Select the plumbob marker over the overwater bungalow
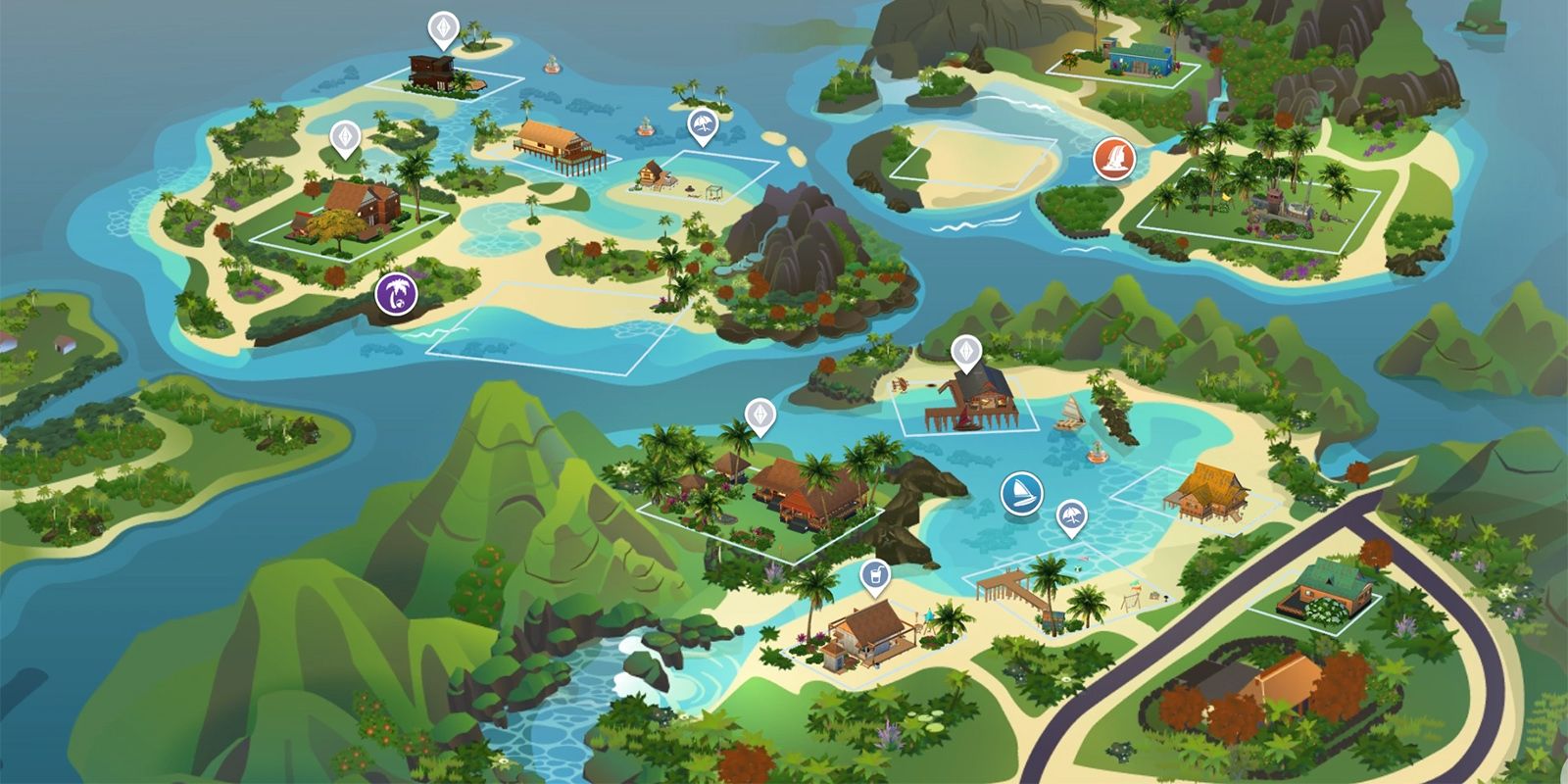Image resolution: width=1568 pixels, height=784 pixels. pyautogui.click(x=965, y=349)
